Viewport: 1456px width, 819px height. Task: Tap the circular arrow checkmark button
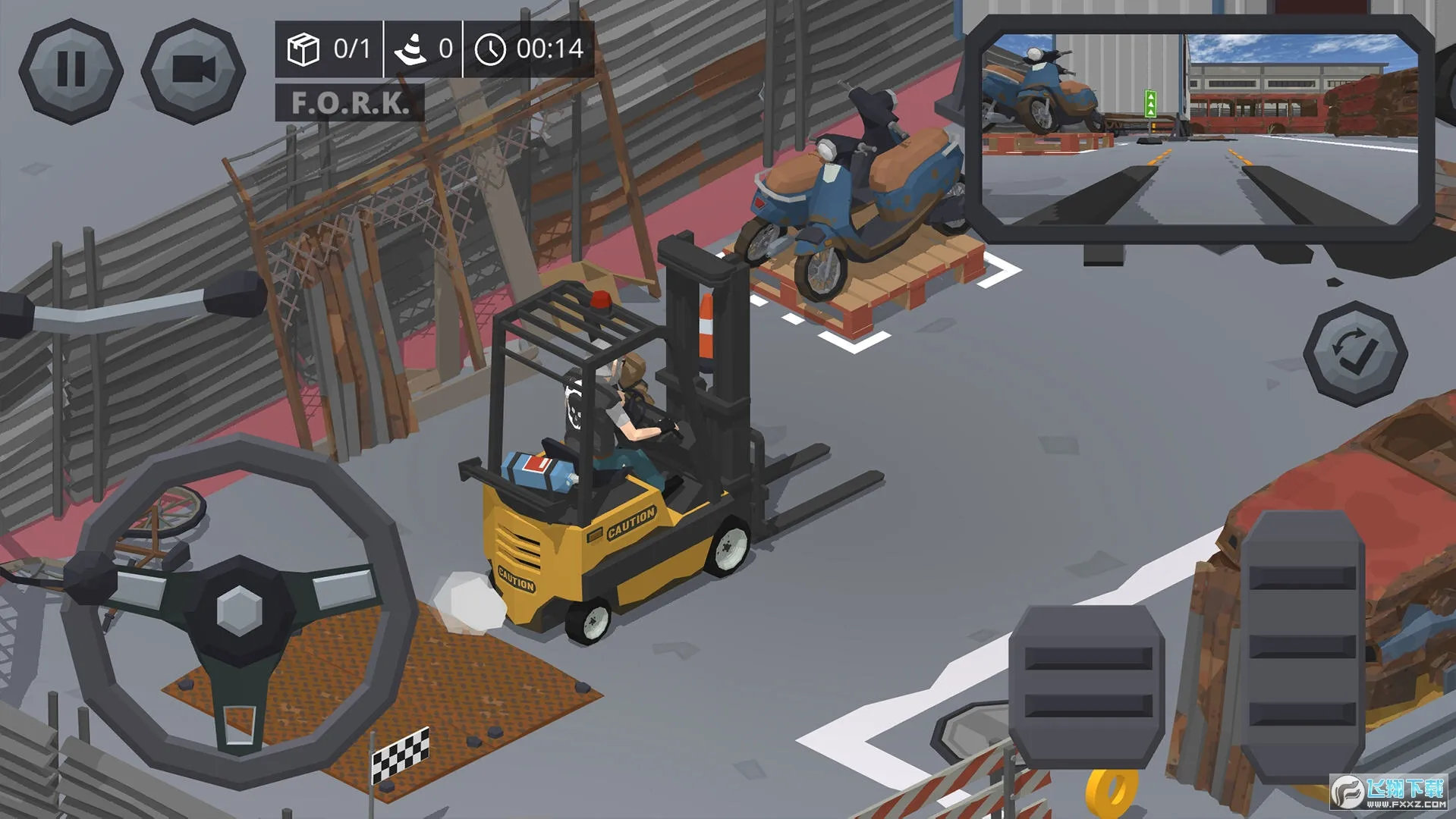coord(1354,353)
